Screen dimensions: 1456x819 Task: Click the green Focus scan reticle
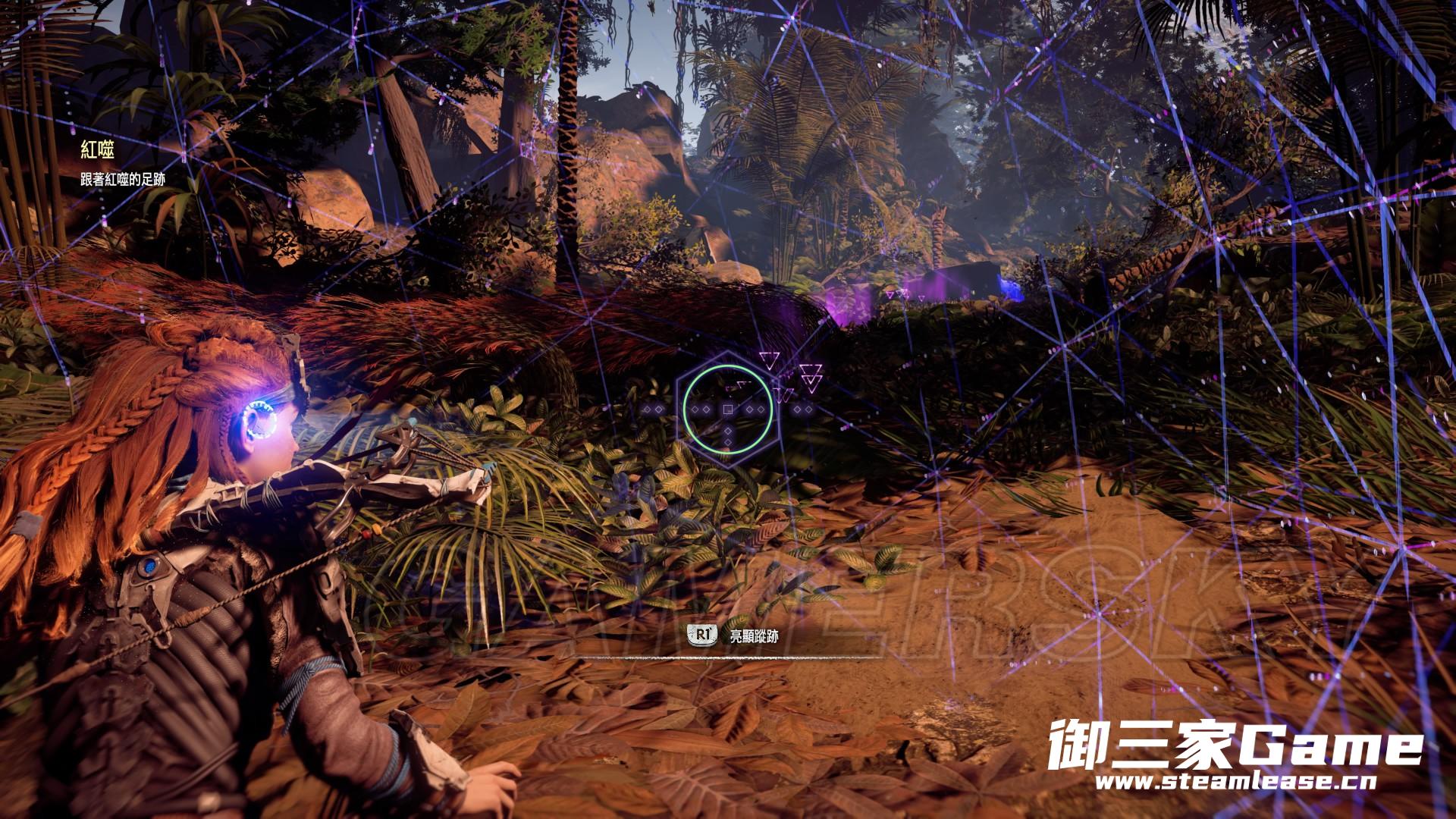tap(727, 409)
